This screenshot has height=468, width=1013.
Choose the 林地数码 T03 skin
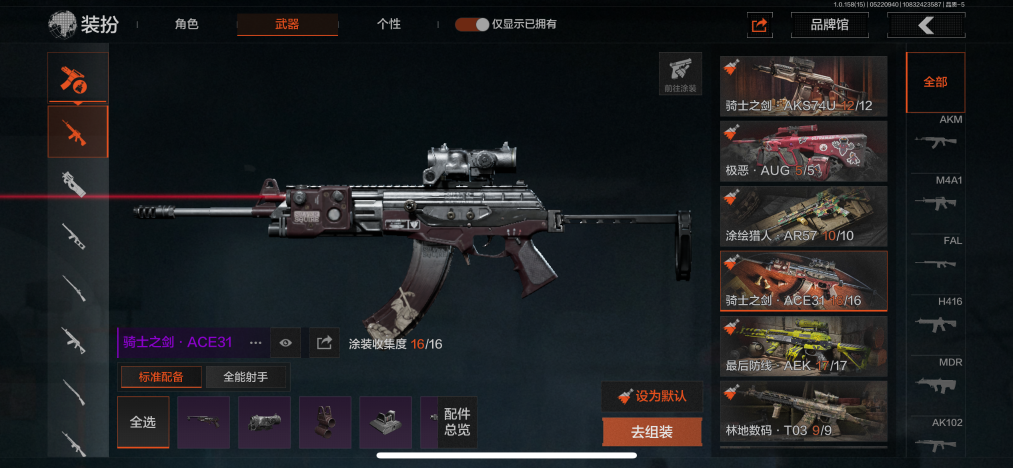pyautogui.click(x=803, y=410)
